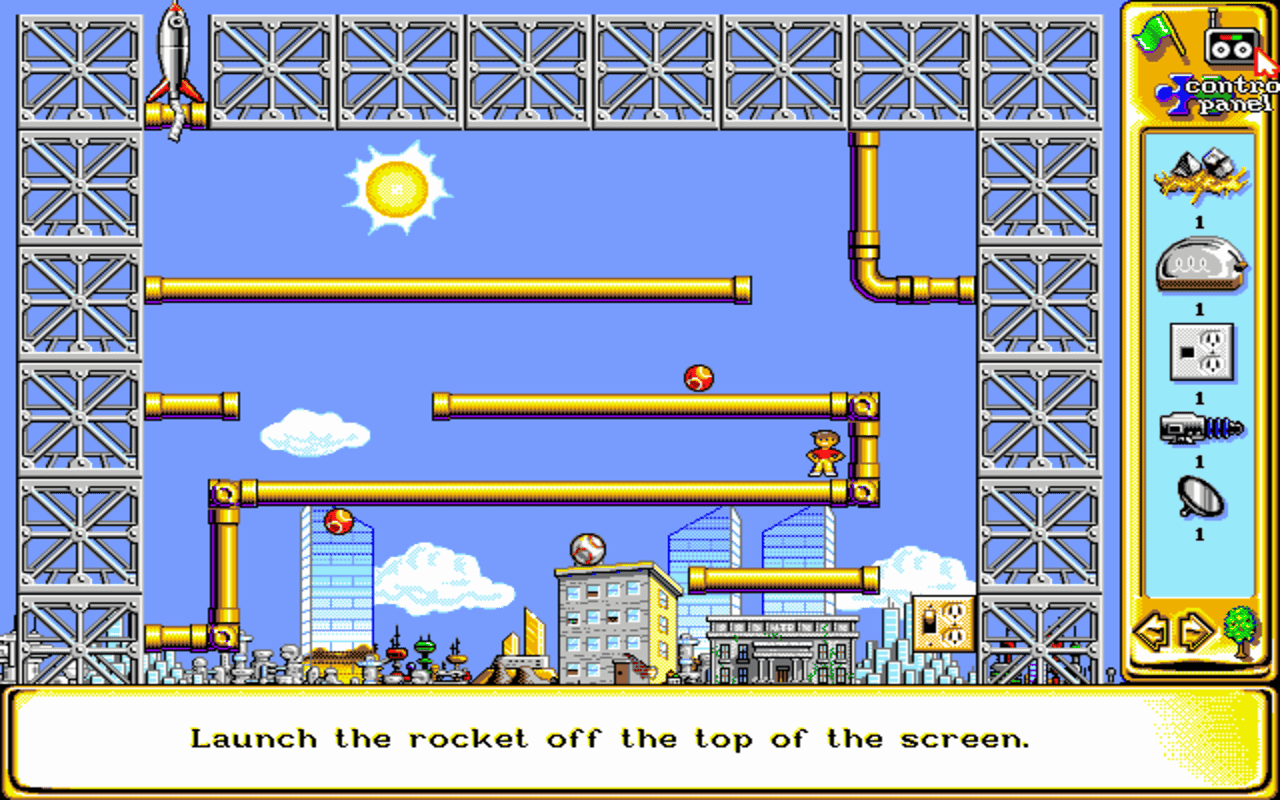Click the boy standing on the pipe

coord(822,453)
